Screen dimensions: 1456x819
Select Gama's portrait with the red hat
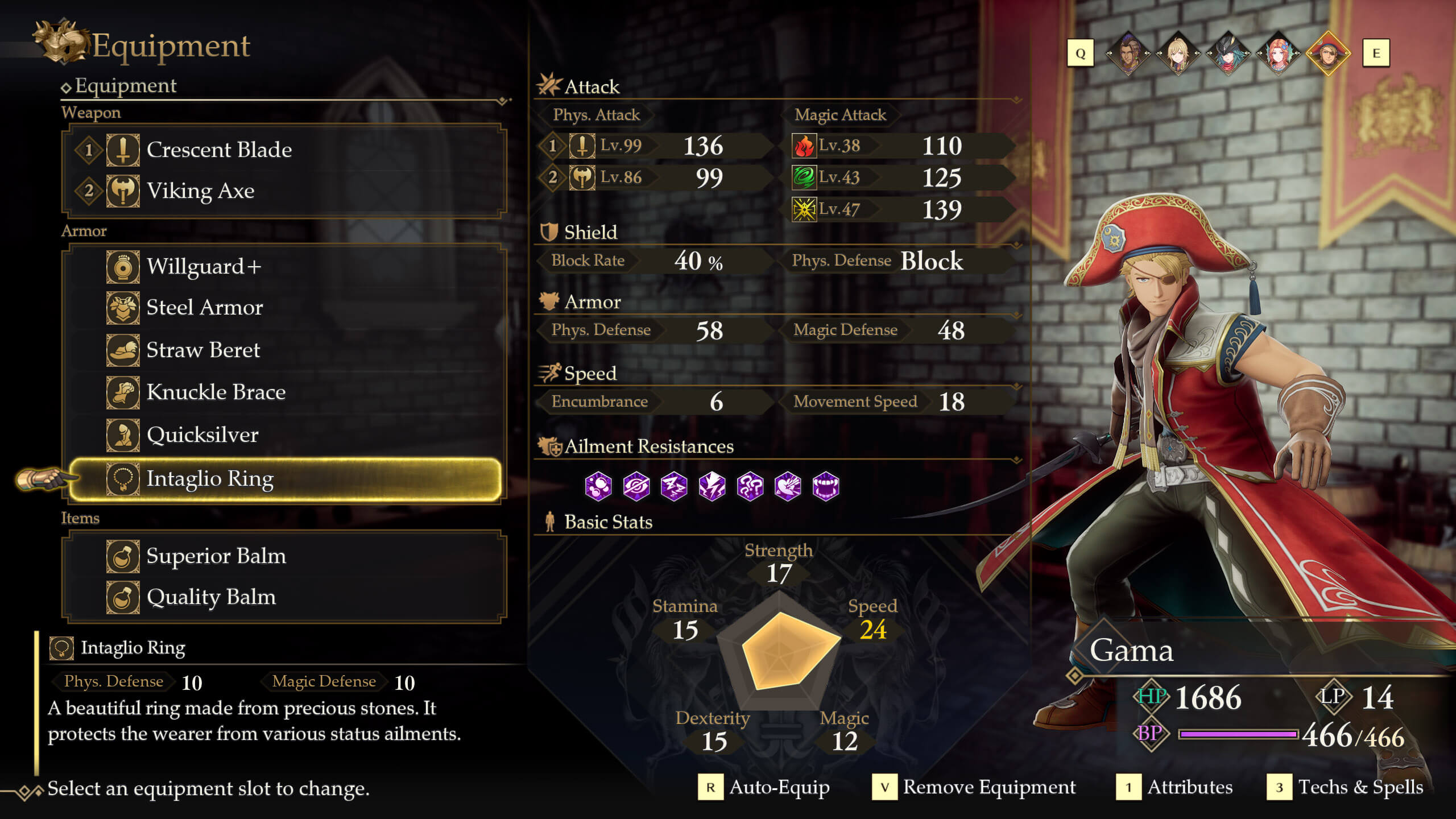1328,53
